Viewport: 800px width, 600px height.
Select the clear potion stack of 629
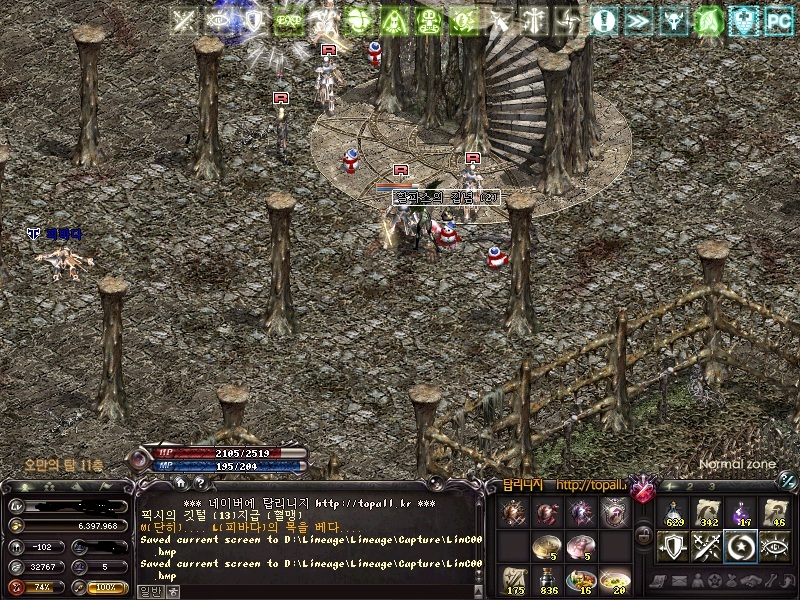coord(675,514)
